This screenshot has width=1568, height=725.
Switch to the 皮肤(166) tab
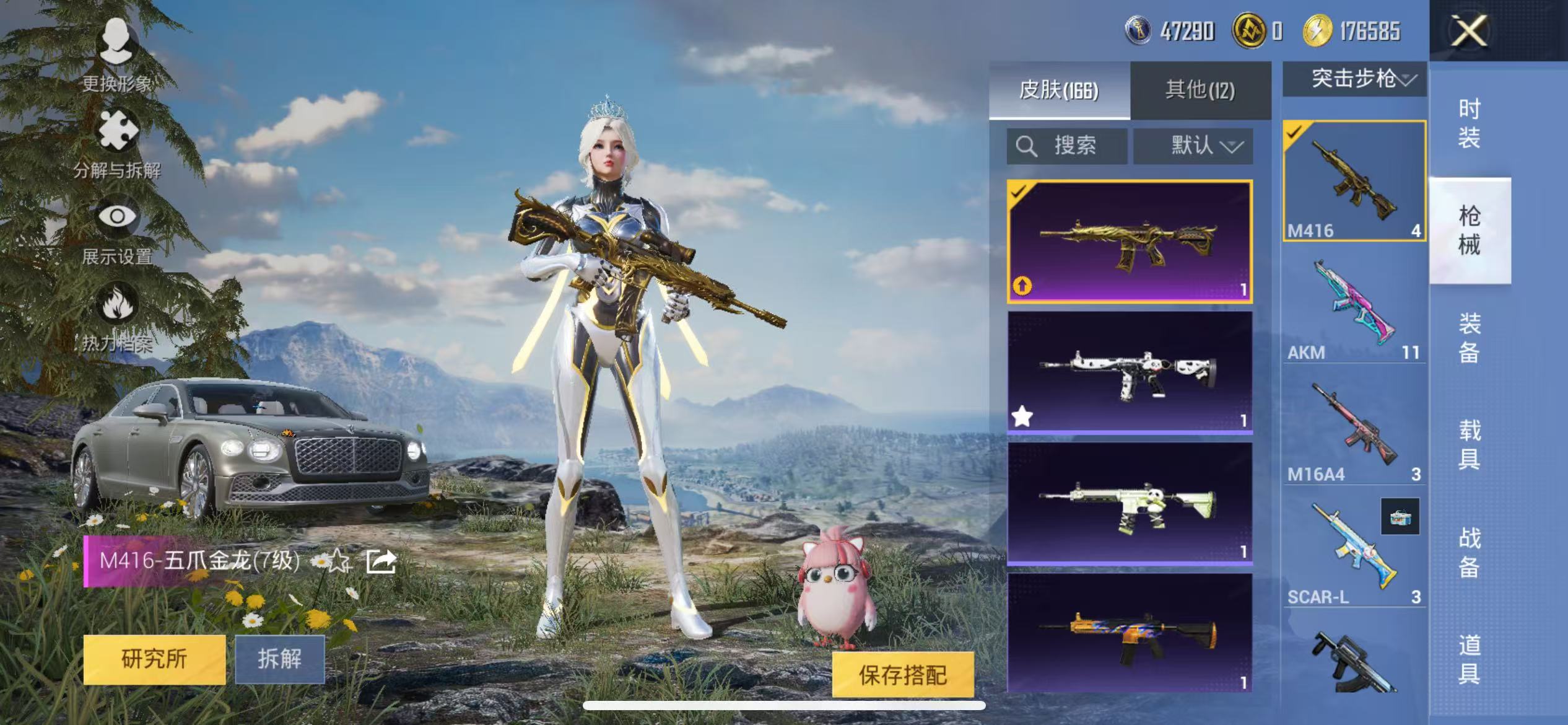pos(1059,90)
